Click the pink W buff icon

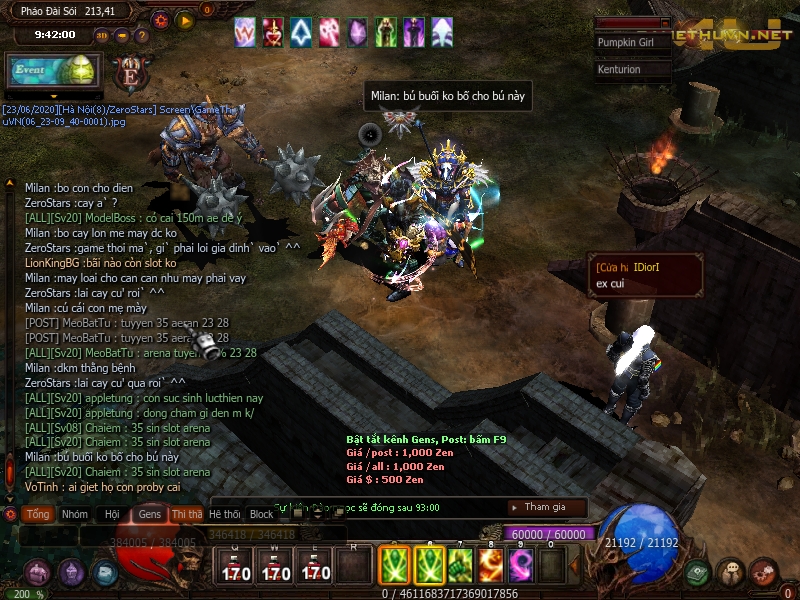(245, 32)
